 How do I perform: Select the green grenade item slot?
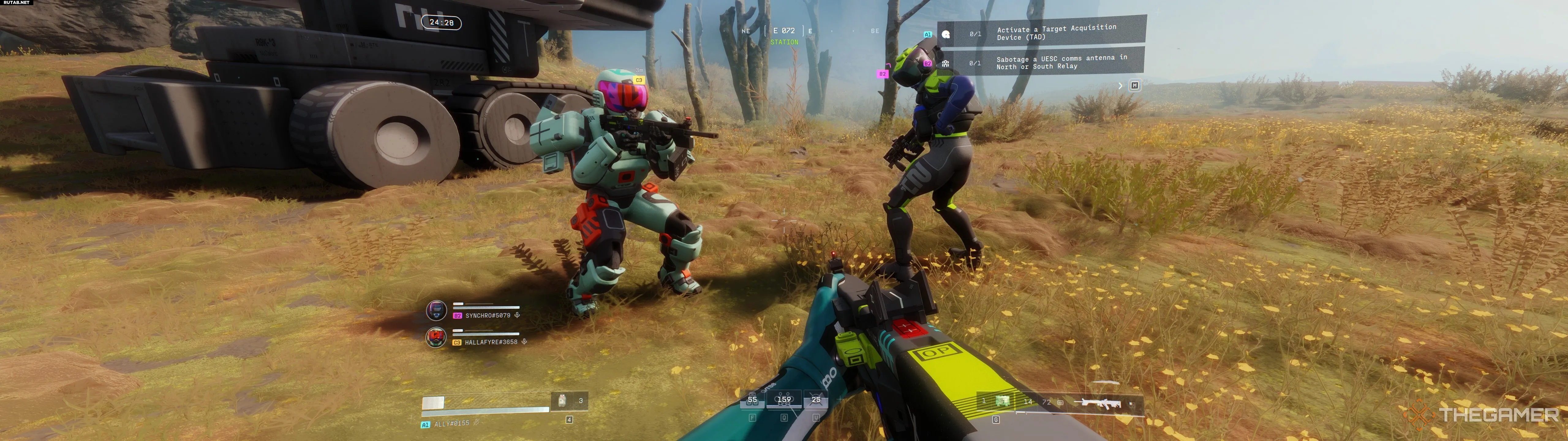click(x=1002, y=401)
